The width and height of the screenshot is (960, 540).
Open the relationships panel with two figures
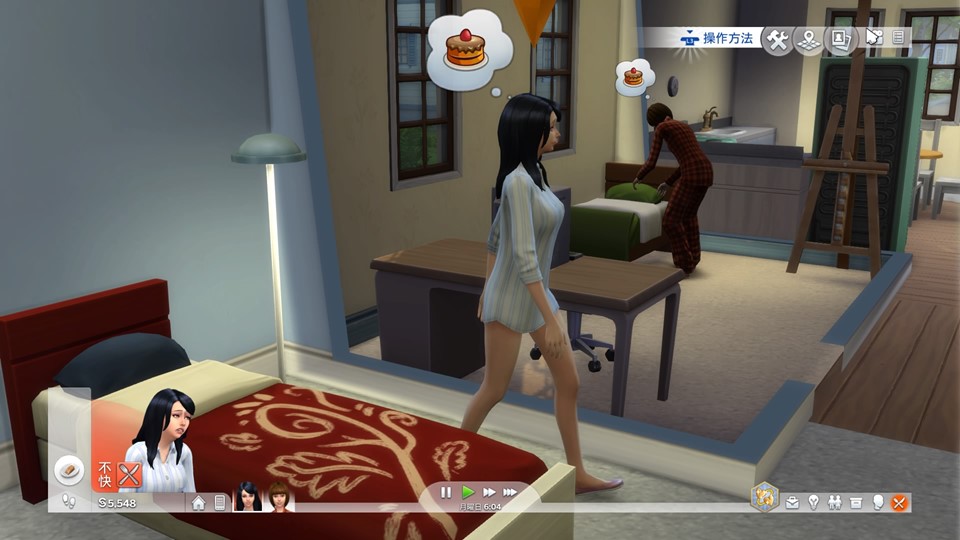(835, 502)
